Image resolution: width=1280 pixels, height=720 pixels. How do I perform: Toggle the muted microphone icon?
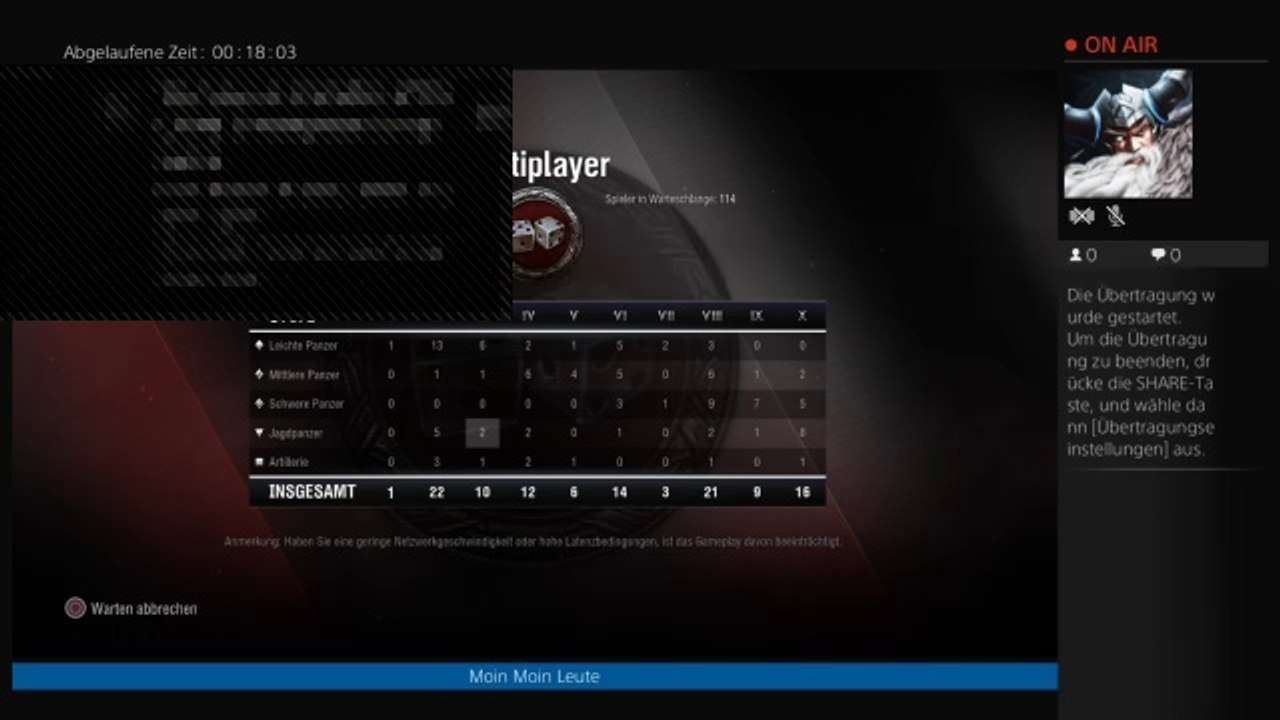(x=1116, y=216)
